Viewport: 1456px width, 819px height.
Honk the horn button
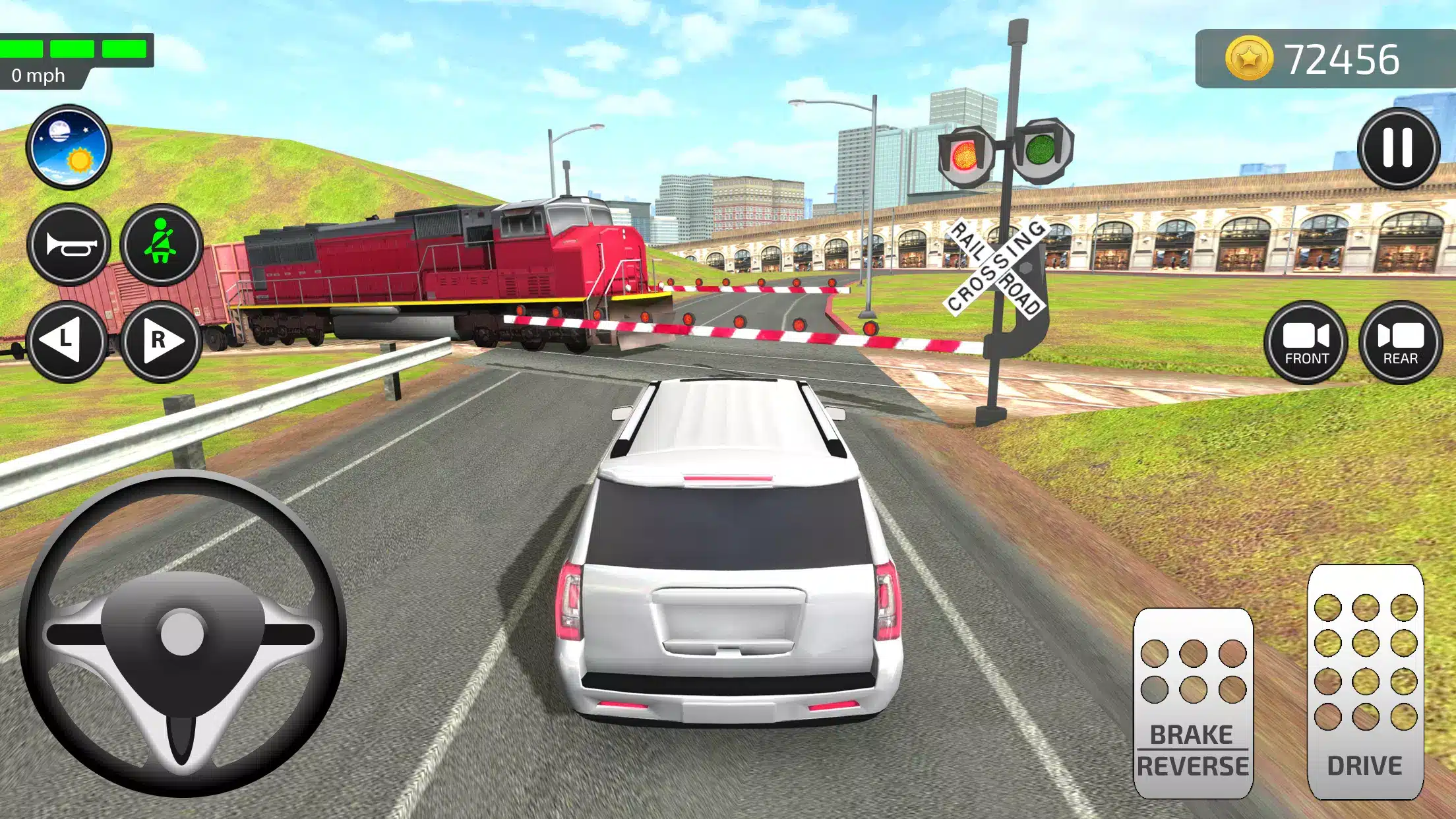69,245
